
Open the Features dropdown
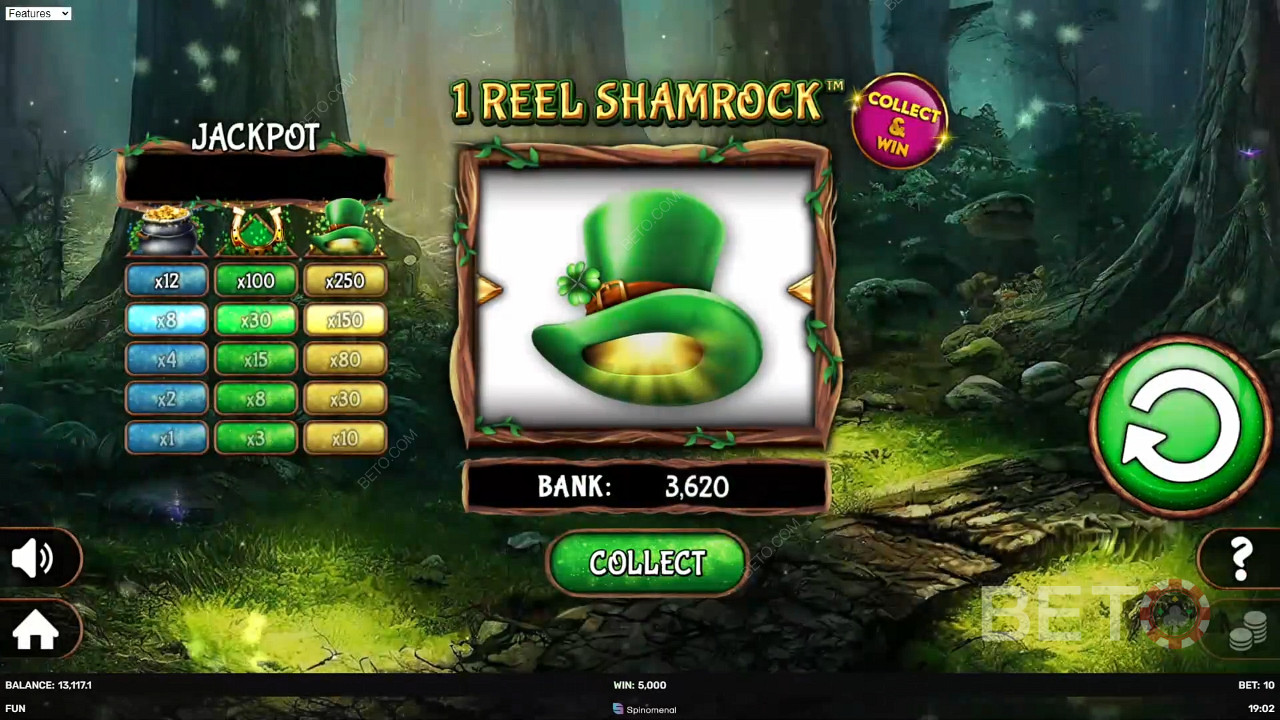(38, 13)
